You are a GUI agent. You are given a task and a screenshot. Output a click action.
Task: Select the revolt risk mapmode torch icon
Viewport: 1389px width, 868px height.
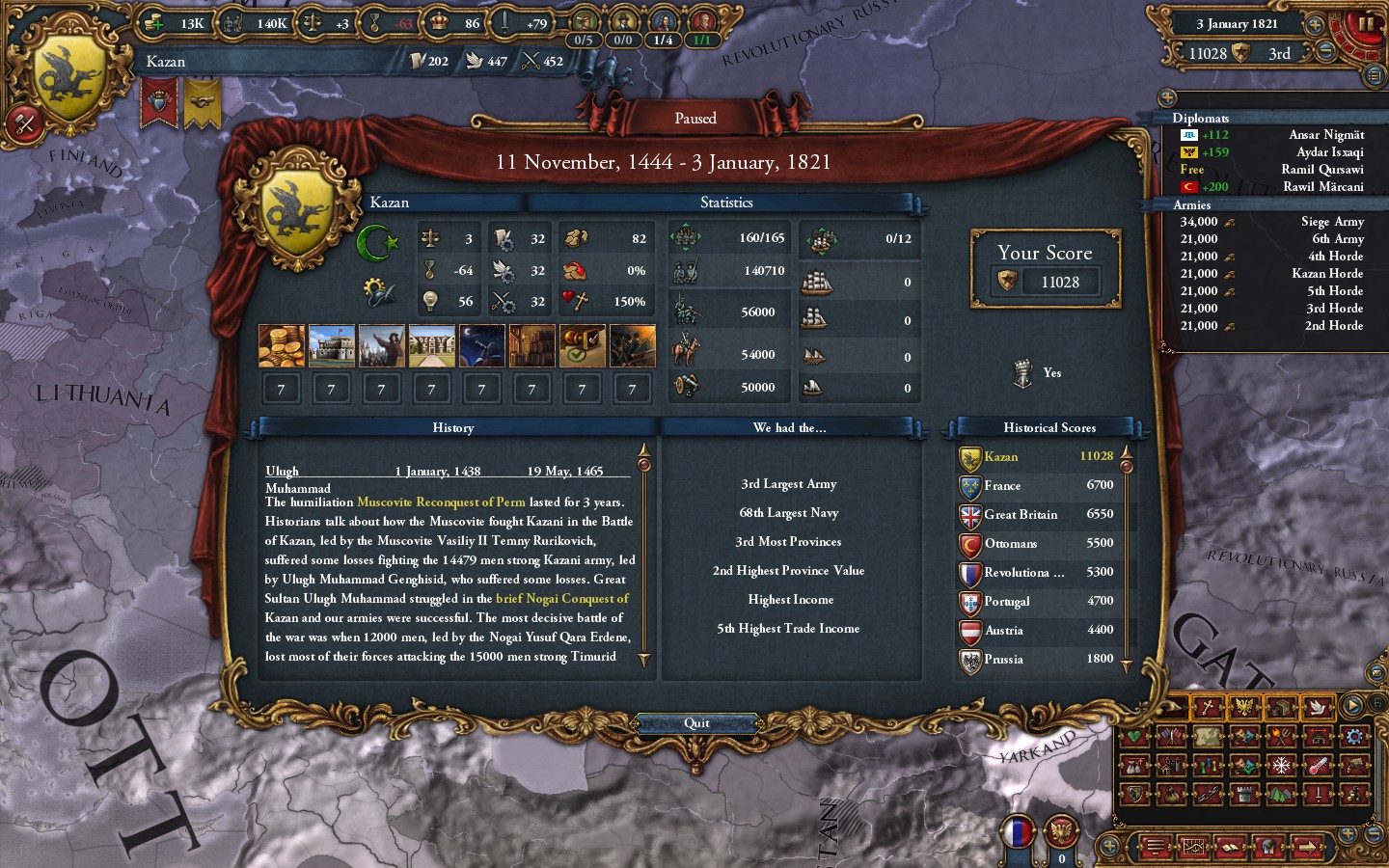1279,736
